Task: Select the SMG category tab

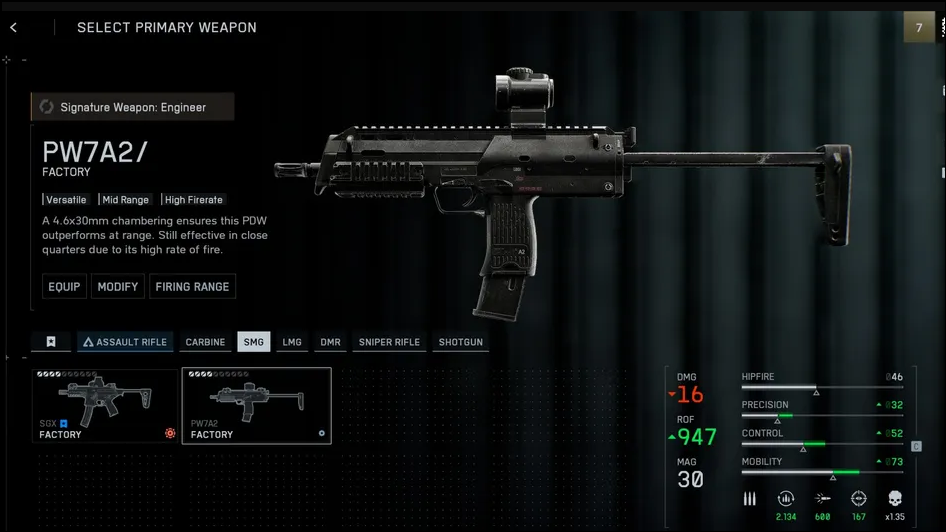Action: (254, 342)
